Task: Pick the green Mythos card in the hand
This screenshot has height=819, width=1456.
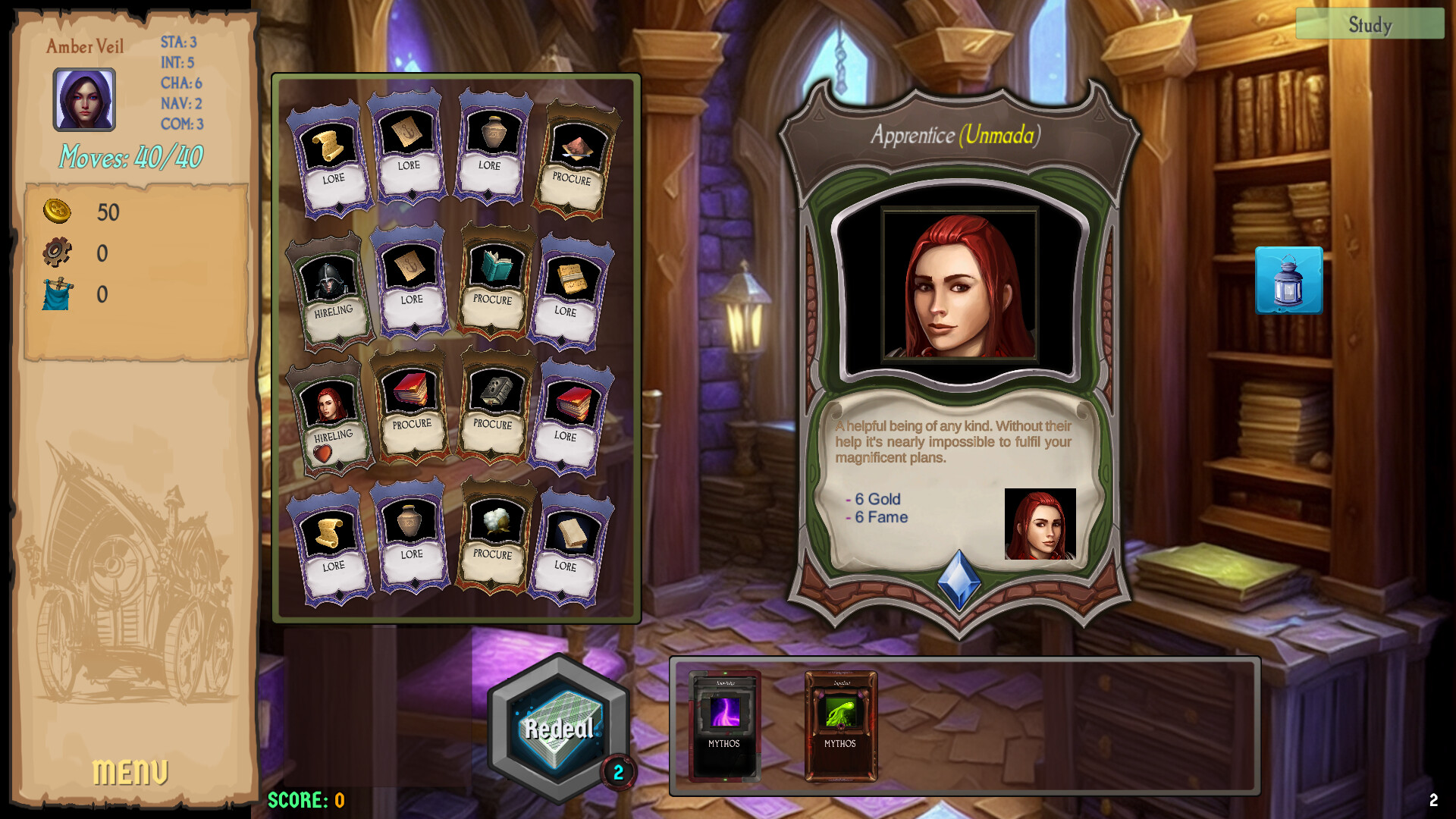Action: (x=842, y=726)
